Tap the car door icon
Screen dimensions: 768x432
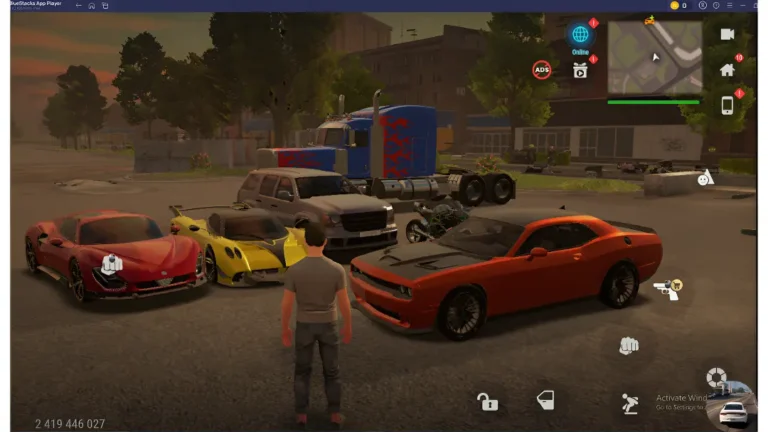545,400
